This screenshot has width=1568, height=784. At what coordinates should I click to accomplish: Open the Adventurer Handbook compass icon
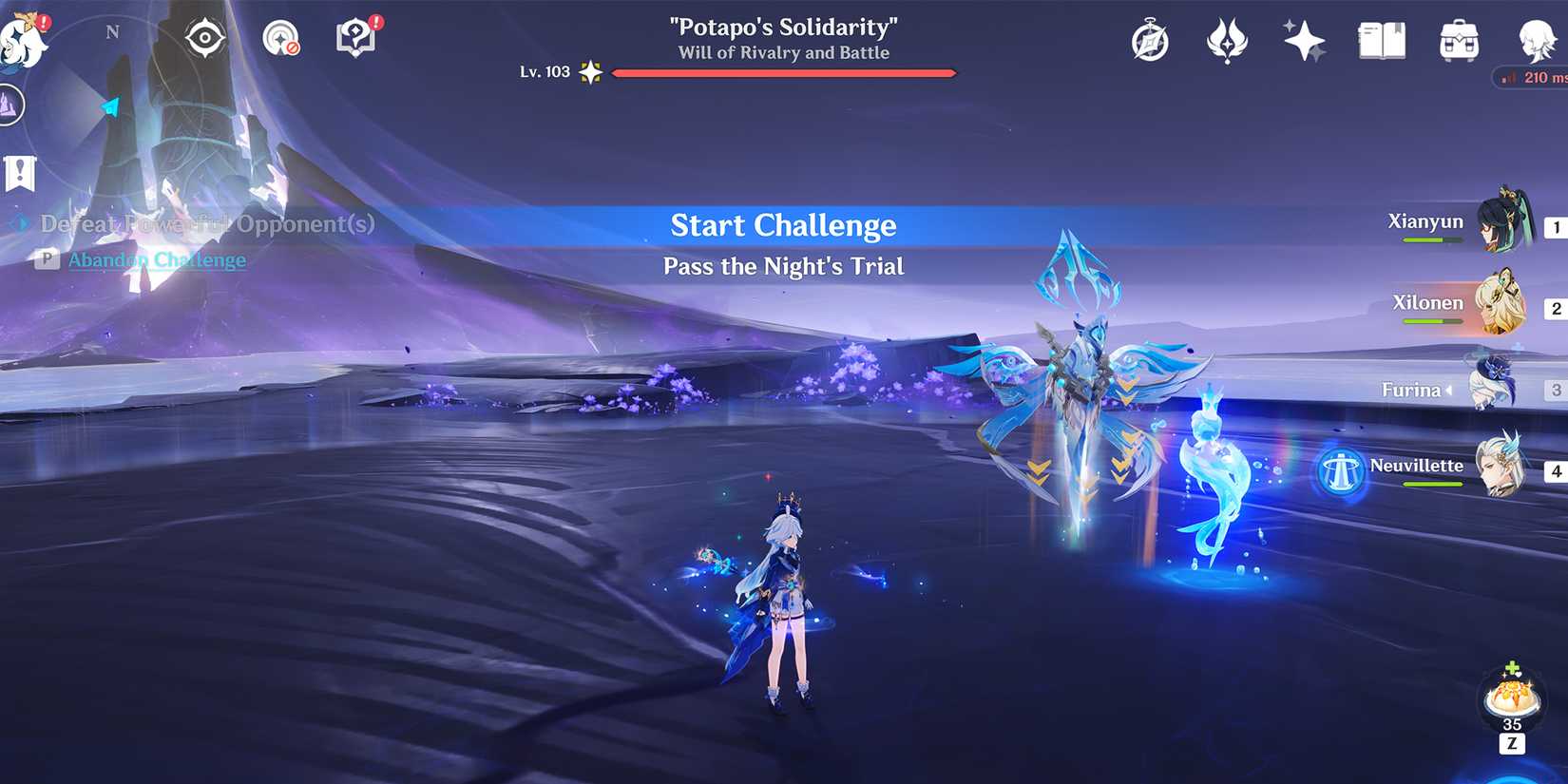click(1150, 41)
